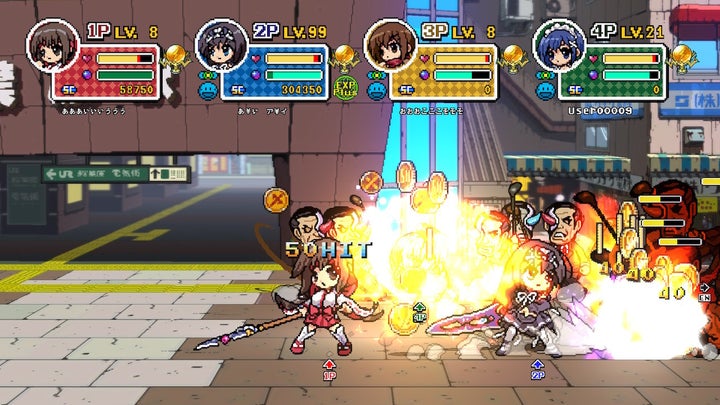Select the 2P character portrait
Screen dimensions: 720x405
(217, 44)
